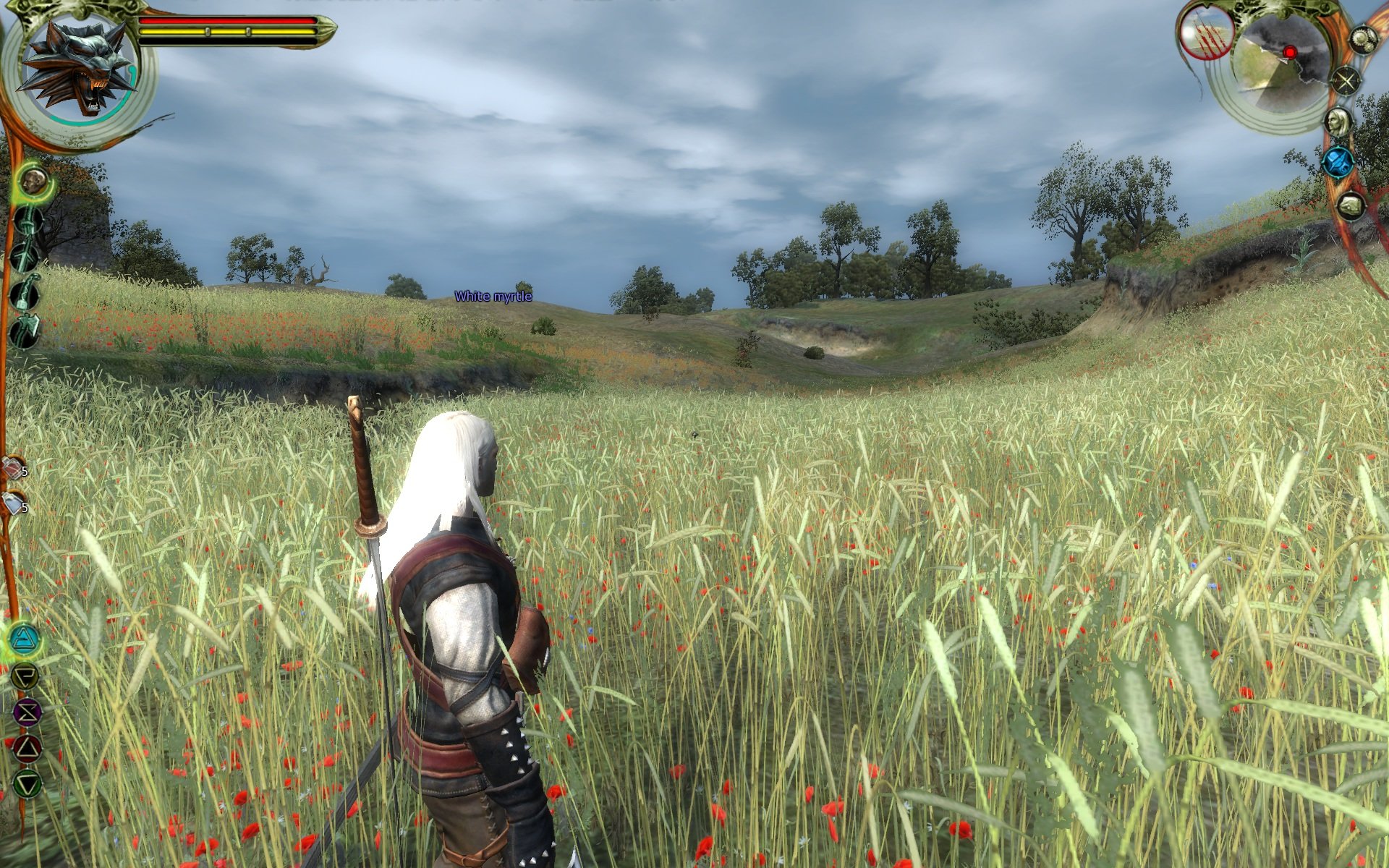This screenshot has width=1389, height=868.
Task: Select the green Axii sign
Action: pyautogui.click(x=27, y=784)
